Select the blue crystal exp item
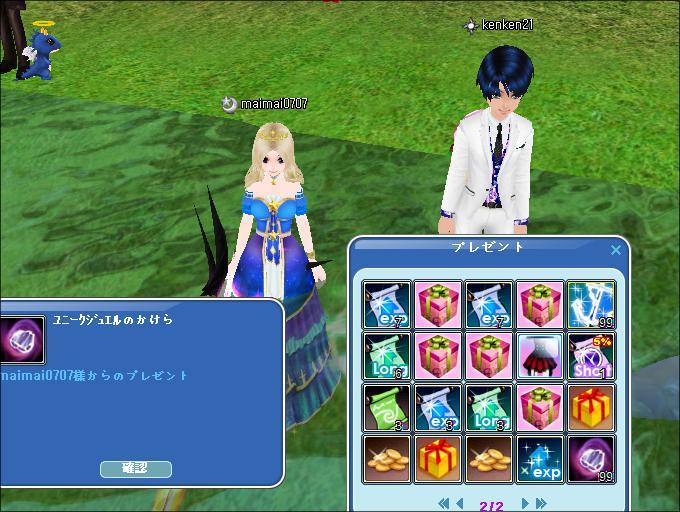This screenshot has width=680, height=512. pyautogui.click(x=540, y=459)
